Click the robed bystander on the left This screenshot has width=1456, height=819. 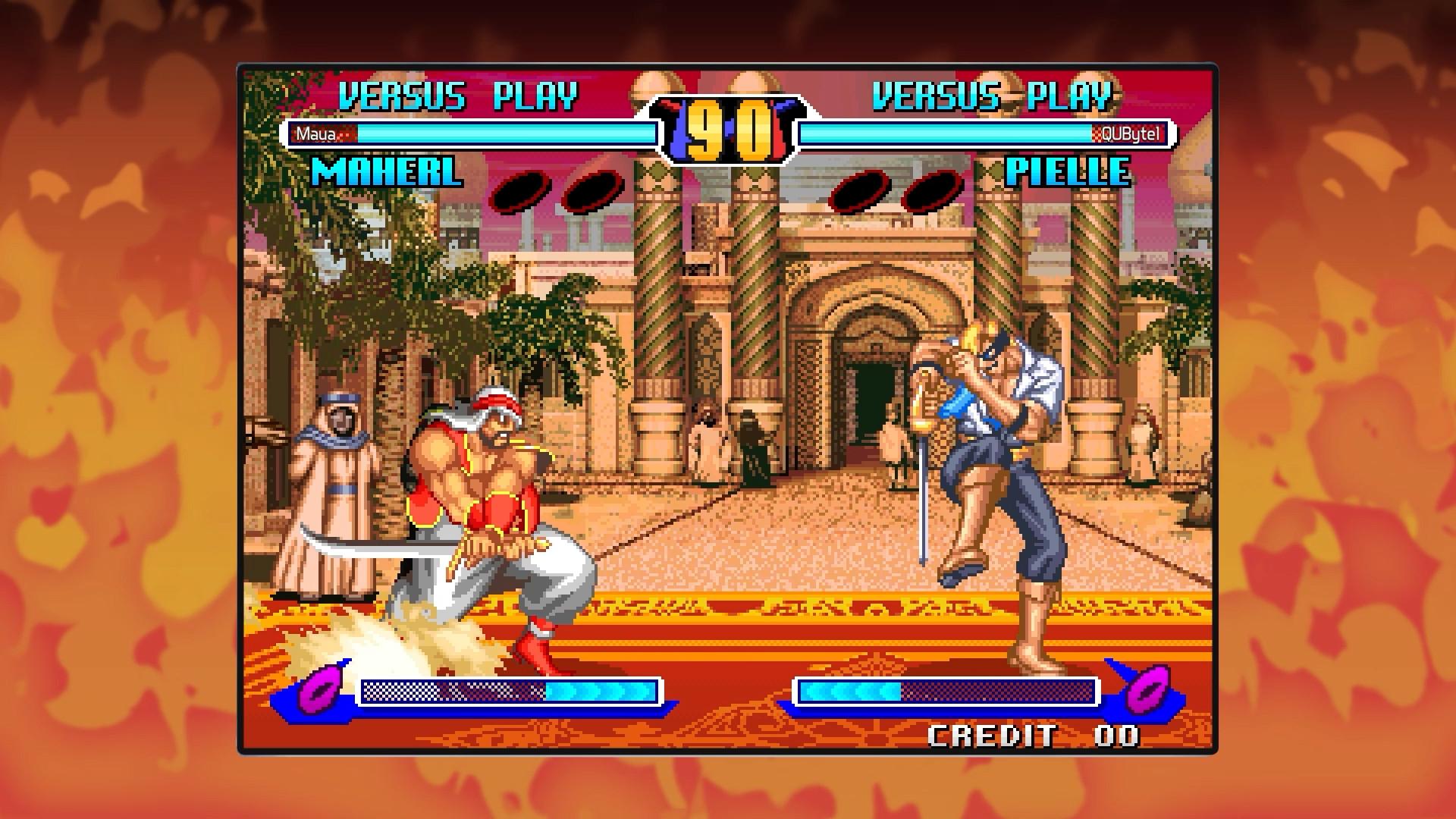click(335, 485)
